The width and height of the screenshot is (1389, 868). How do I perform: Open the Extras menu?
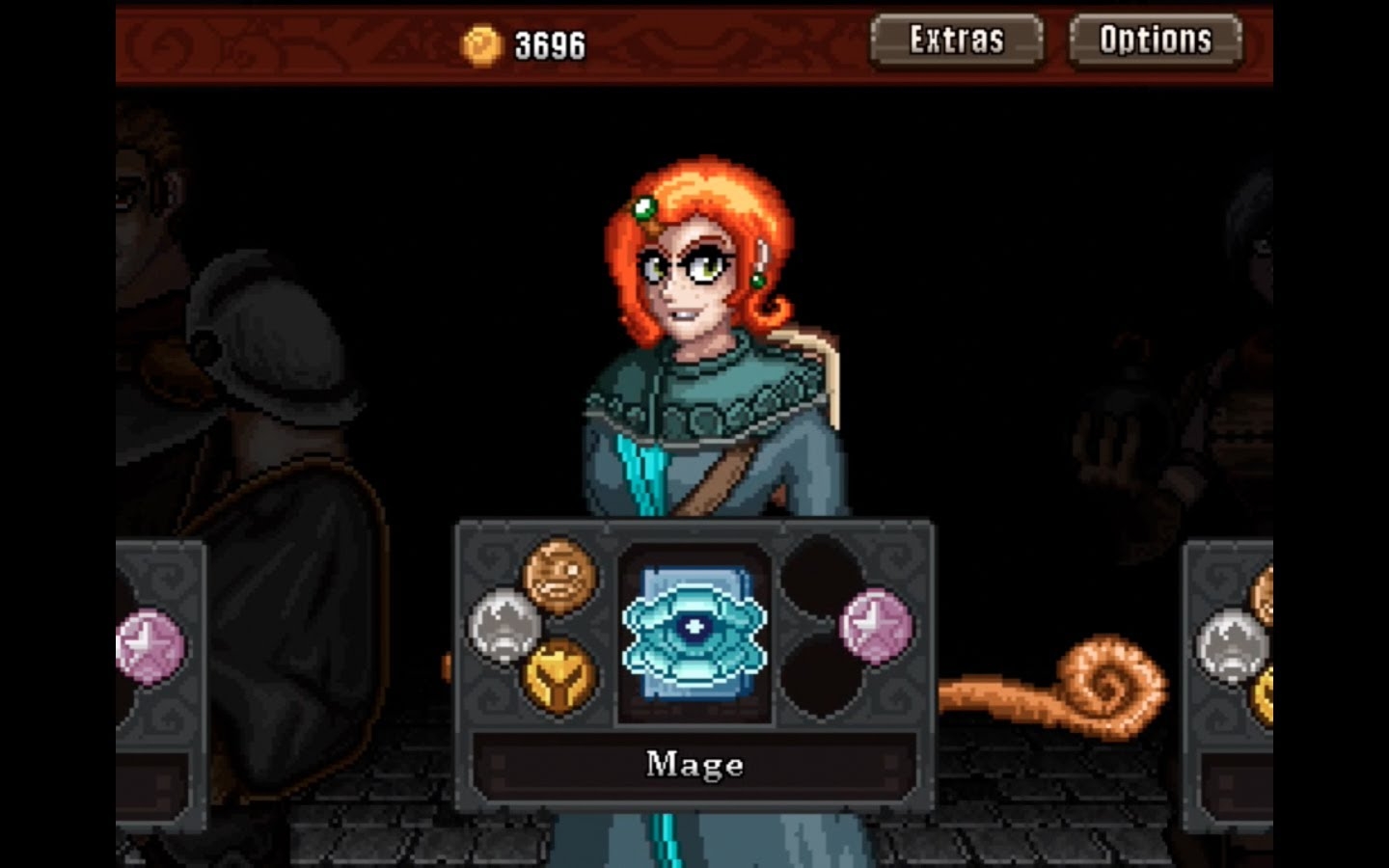click(x=956, y=41)
